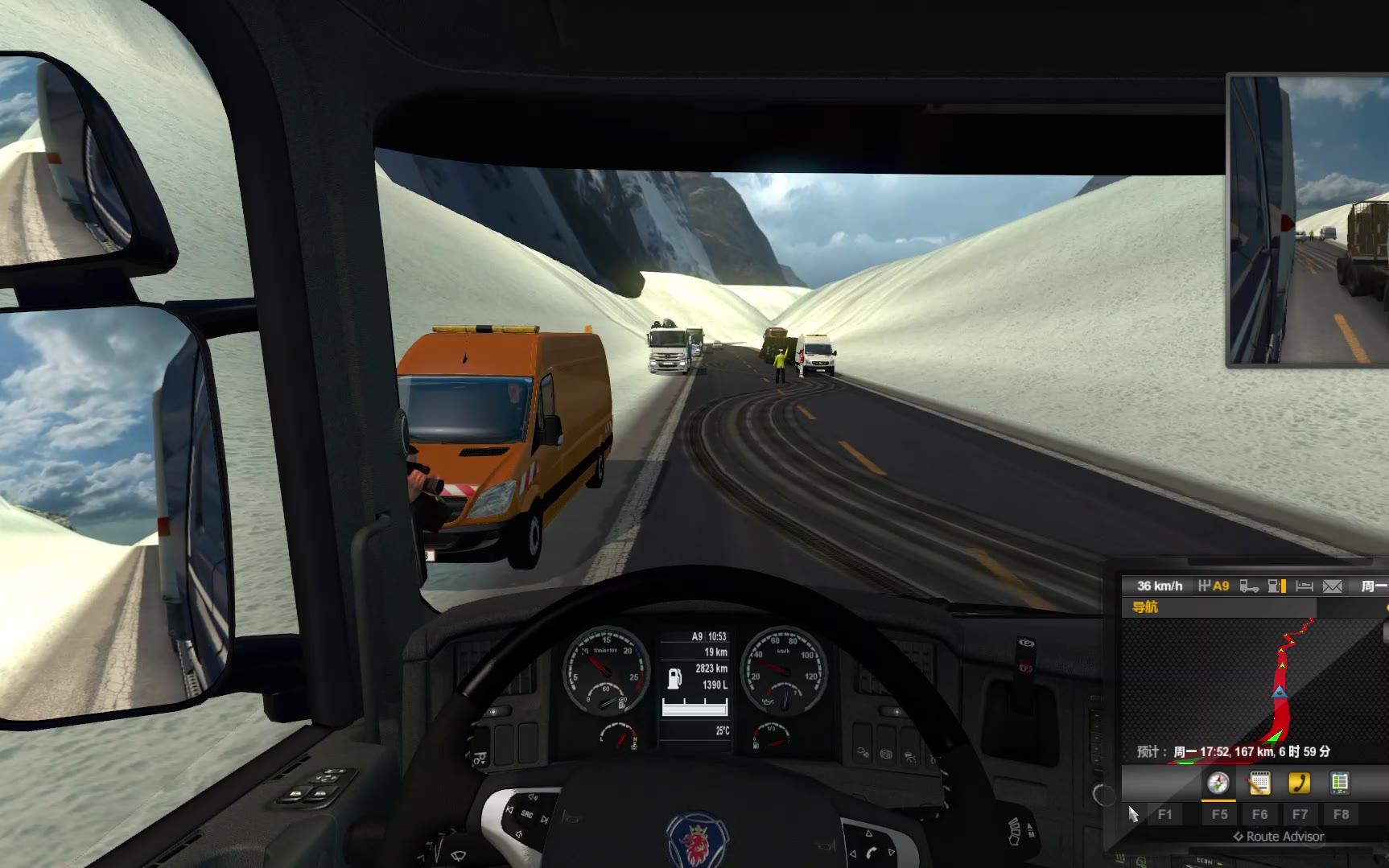The width and height of the screenshot is (1389, 868).
Task: Show the truck info panel tab
Action: tap(1339, 783)
